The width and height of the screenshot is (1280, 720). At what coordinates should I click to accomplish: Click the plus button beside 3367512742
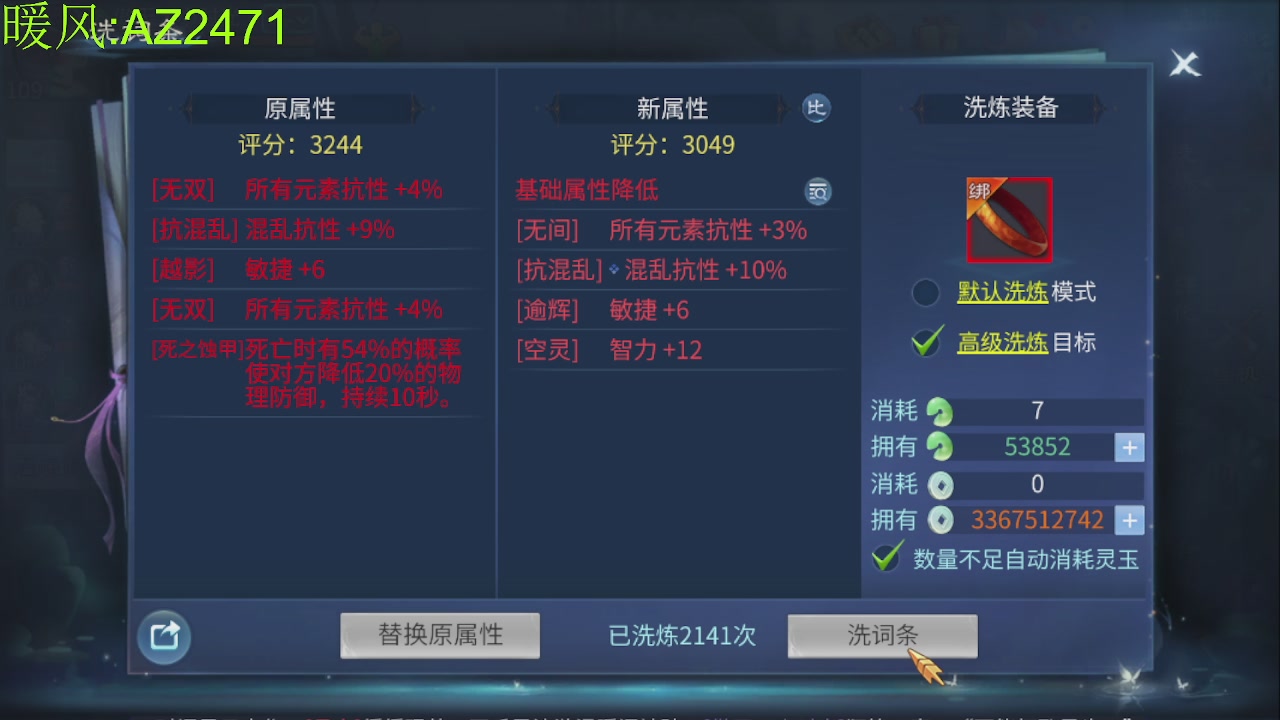1129,520
